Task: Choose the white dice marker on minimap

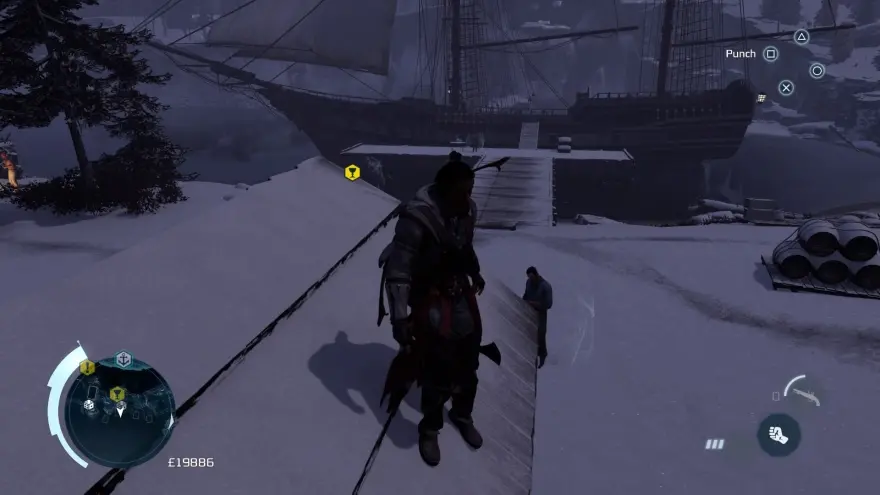Action: click(89, 405)
